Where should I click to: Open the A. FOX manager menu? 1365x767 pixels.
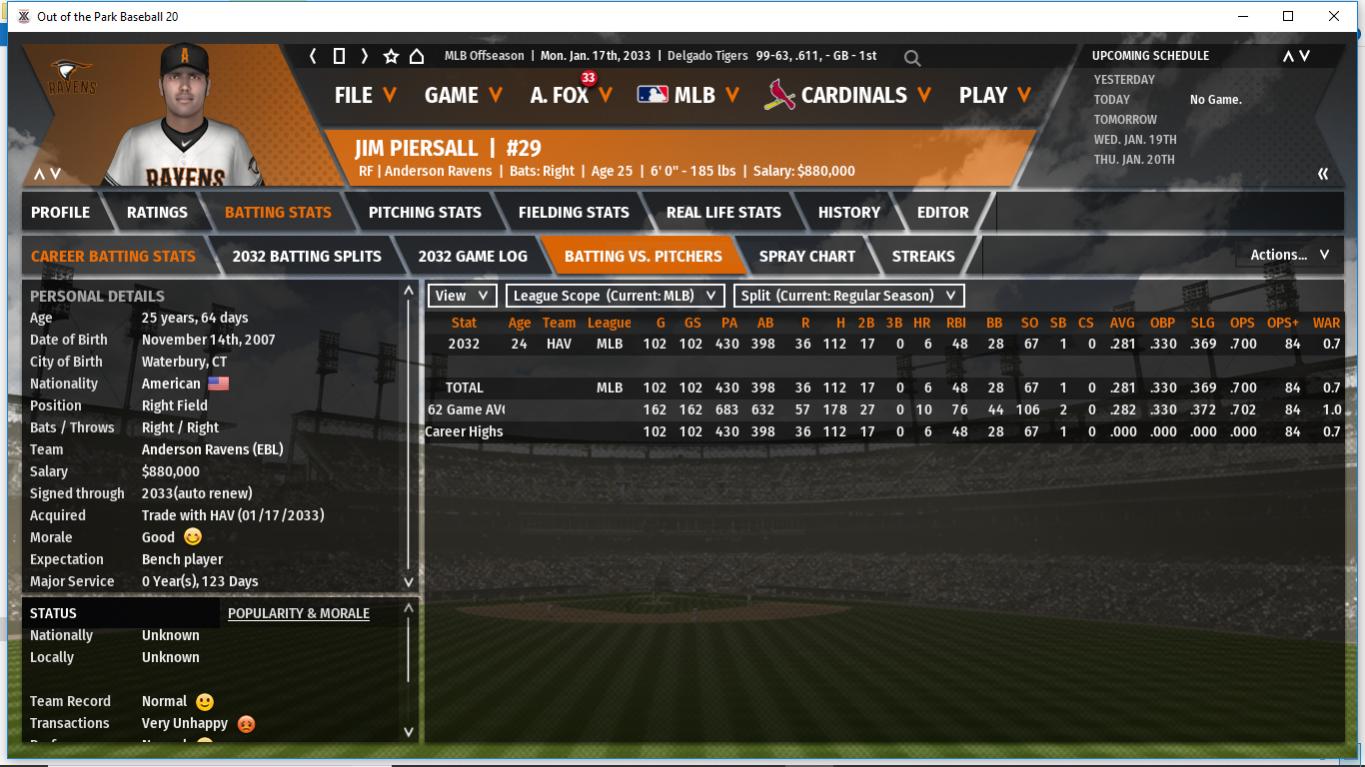pos(570,95)
